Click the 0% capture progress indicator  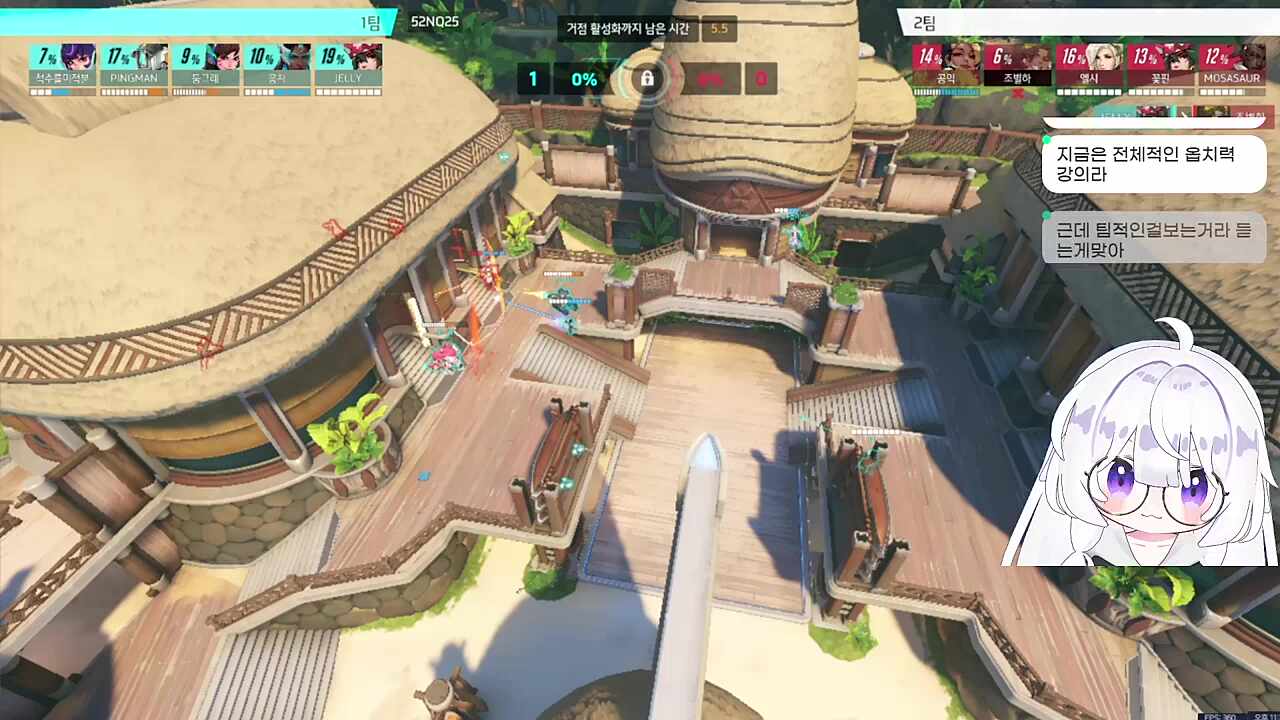pyautogui.click(x=587, y=77)
